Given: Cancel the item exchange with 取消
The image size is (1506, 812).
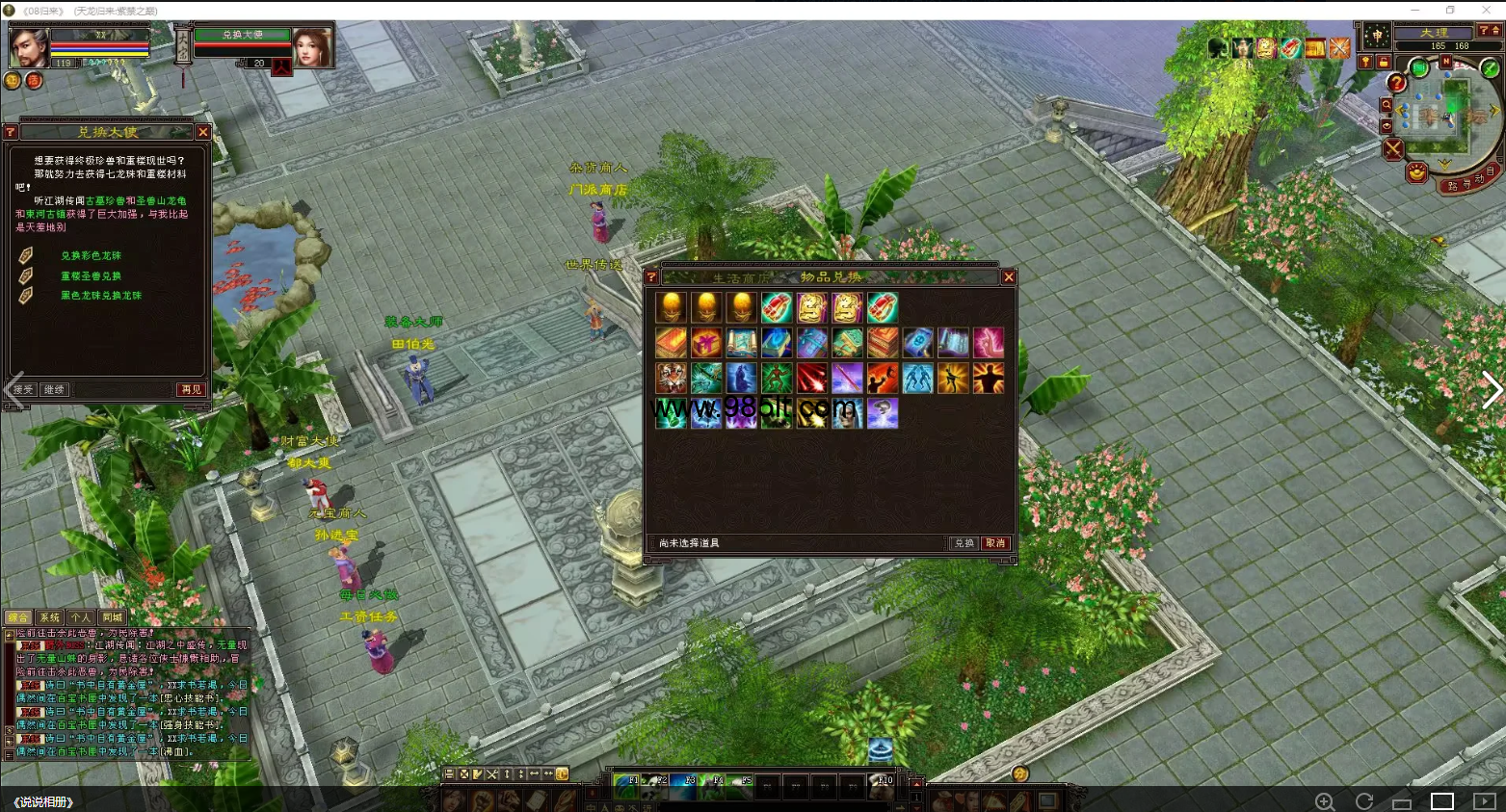Looking at the screenshot, I should click(995, 543).
